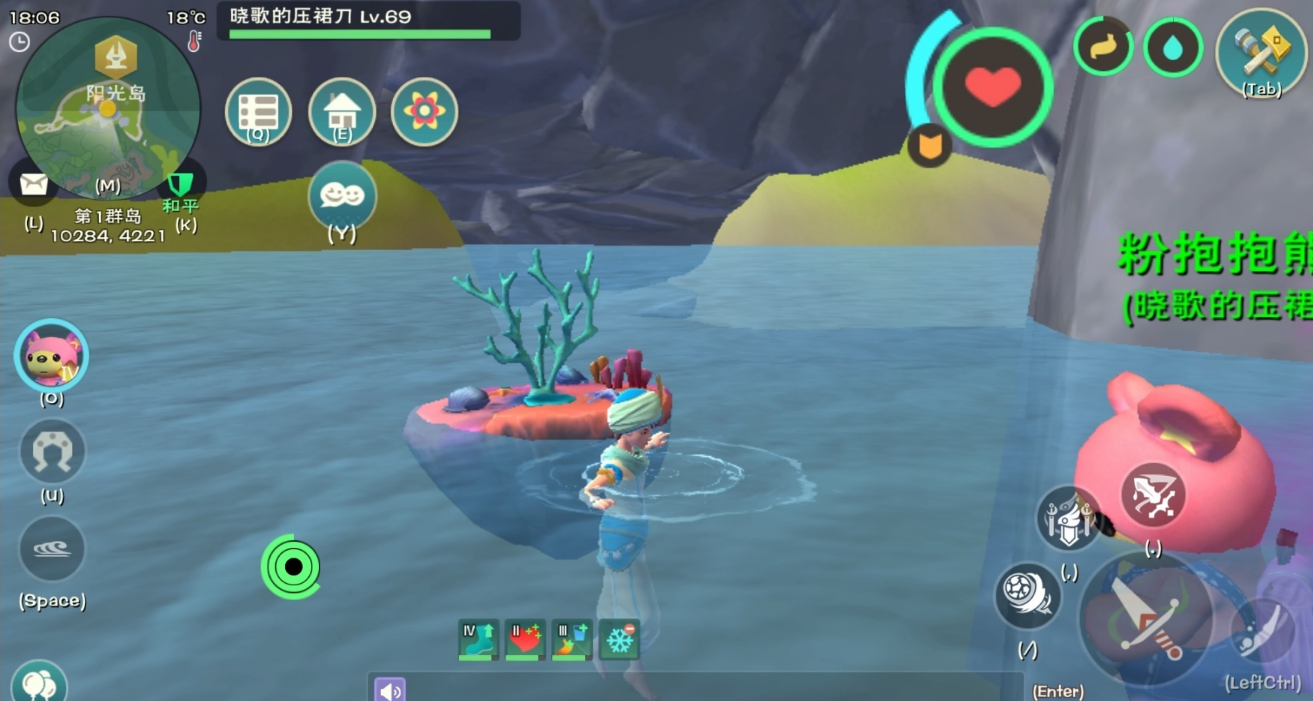Open the chat bubbles social button
This screenshot has width=1313, height=701.
342,194
